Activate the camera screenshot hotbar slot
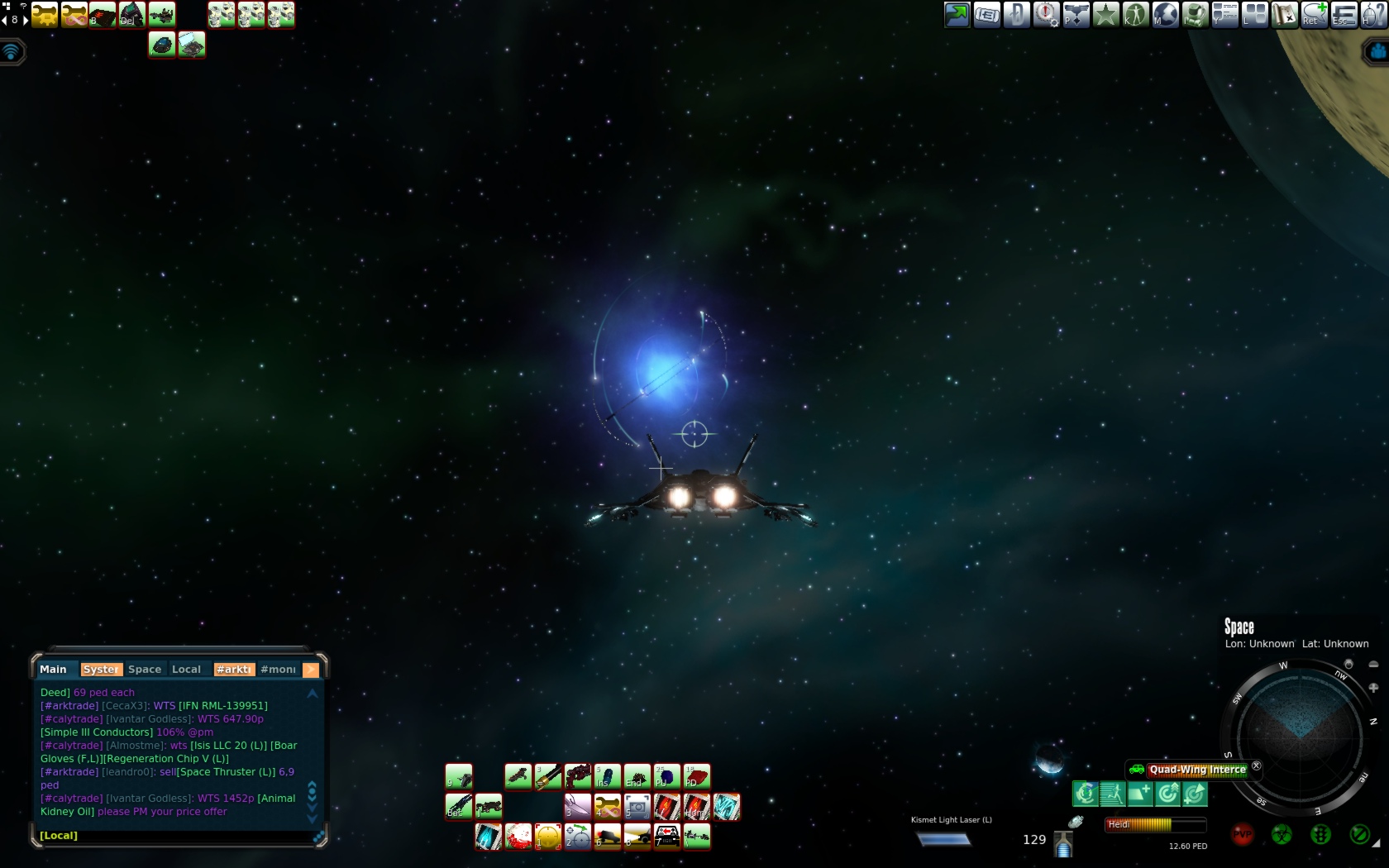Viewport: 1389px width, 868px height. tap(637, 807)
